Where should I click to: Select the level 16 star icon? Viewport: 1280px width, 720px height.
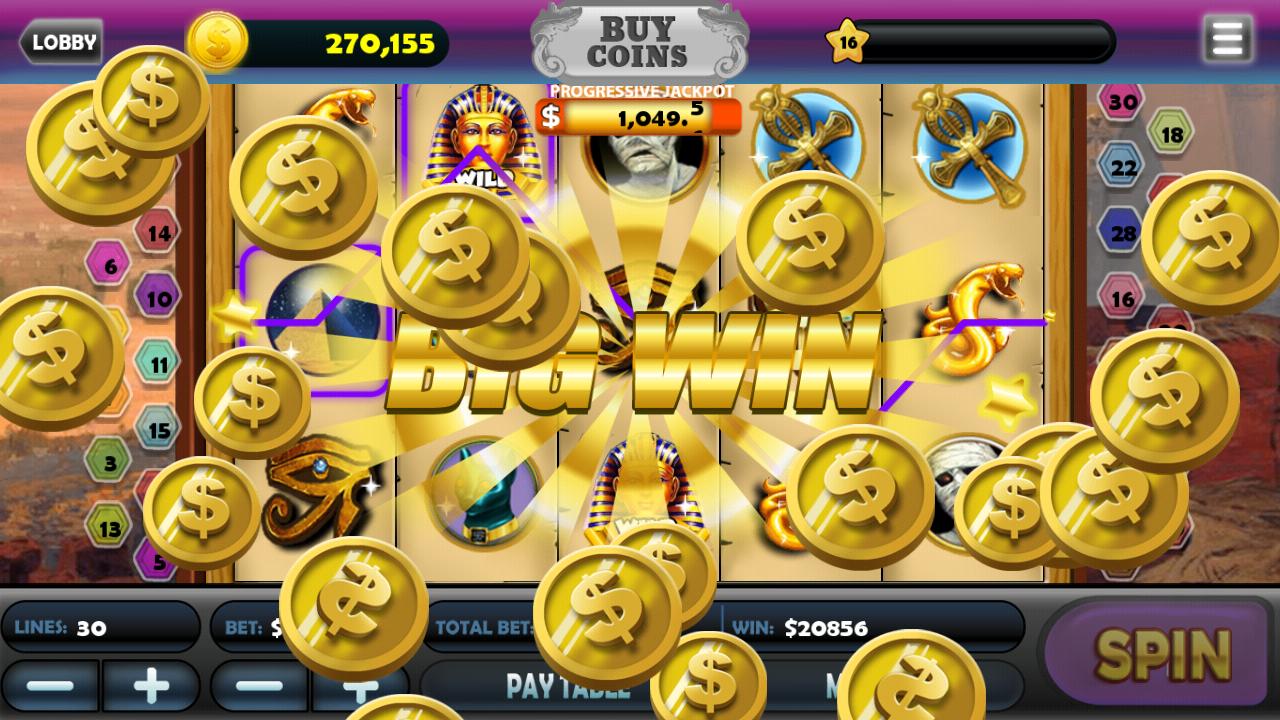[847, 42]
